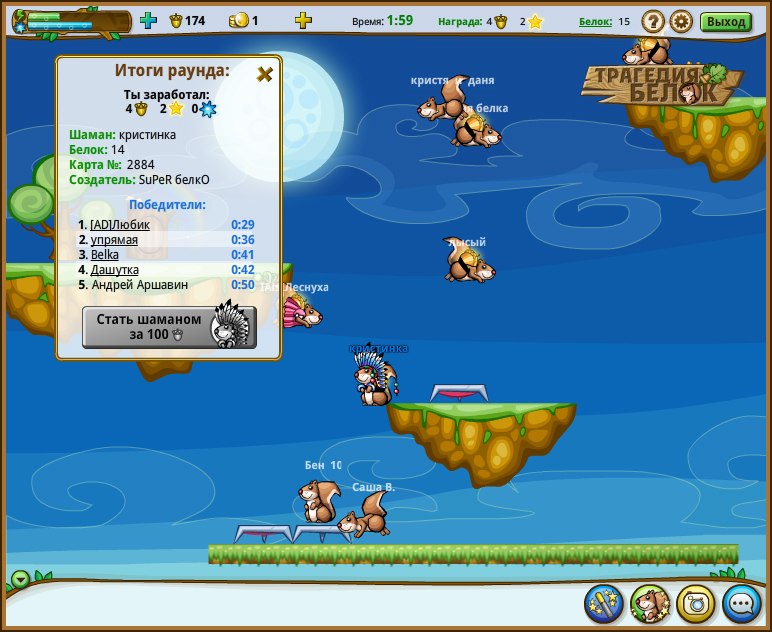This screenshot has height=632, width=772.
Task: Add energy with the teal plus button
Action: [149, 21]
